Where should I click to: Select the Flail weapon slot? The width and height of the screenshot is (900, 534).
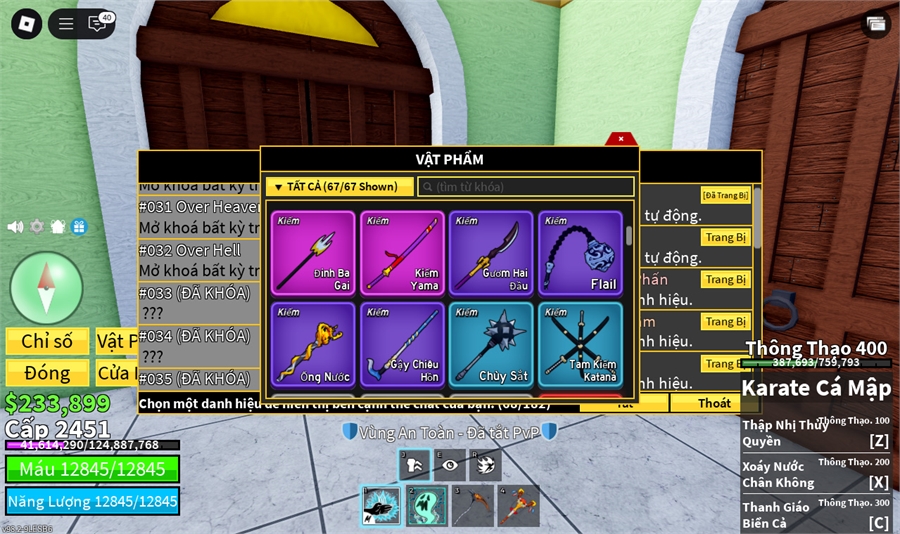pos(580,253)
